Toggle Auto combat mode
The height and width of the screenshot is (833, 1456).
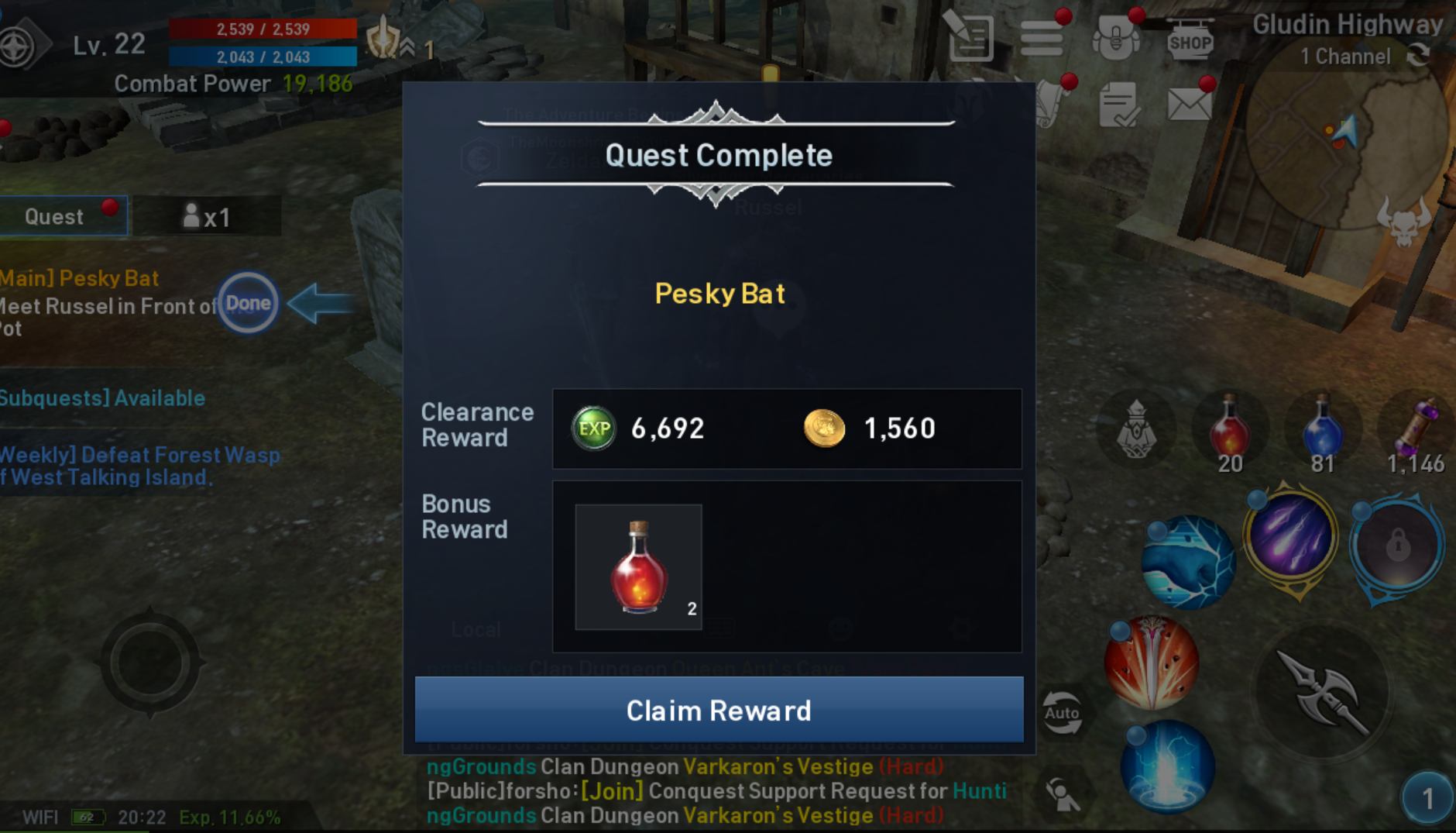[1063, 712]
